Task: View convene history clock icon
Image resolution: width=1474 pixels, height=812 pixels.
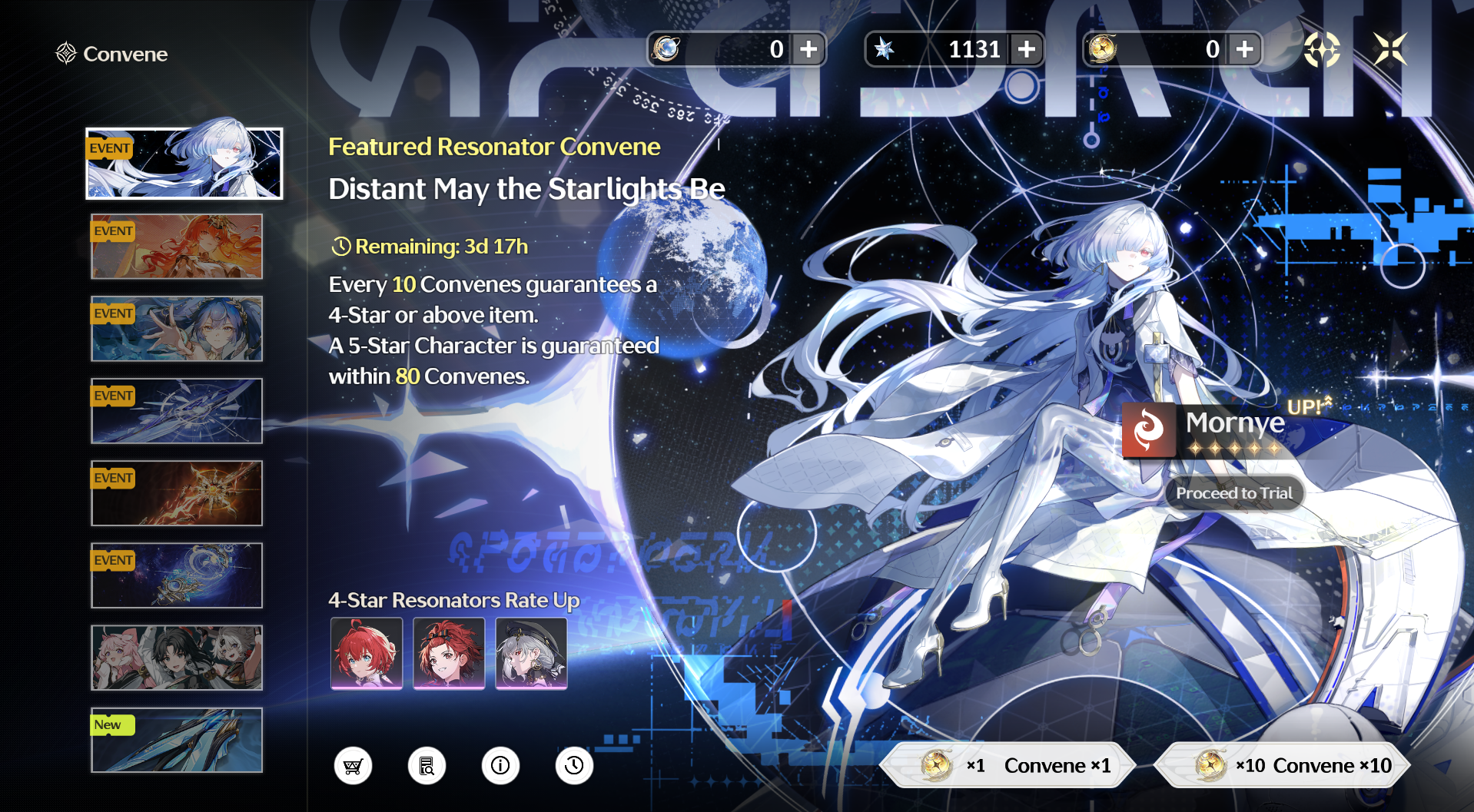Action: click(x=574, y=766)
